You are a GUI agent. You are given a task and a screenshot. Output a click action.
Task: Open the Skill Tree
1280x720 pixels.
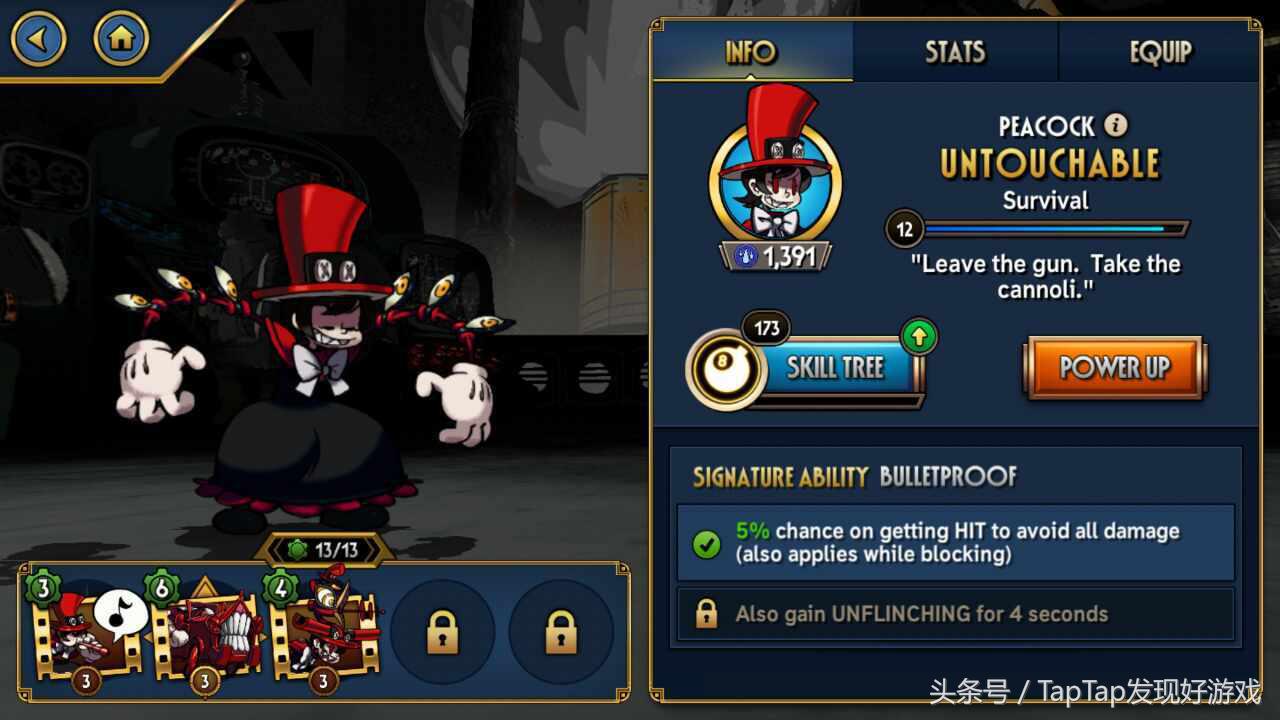835,369
